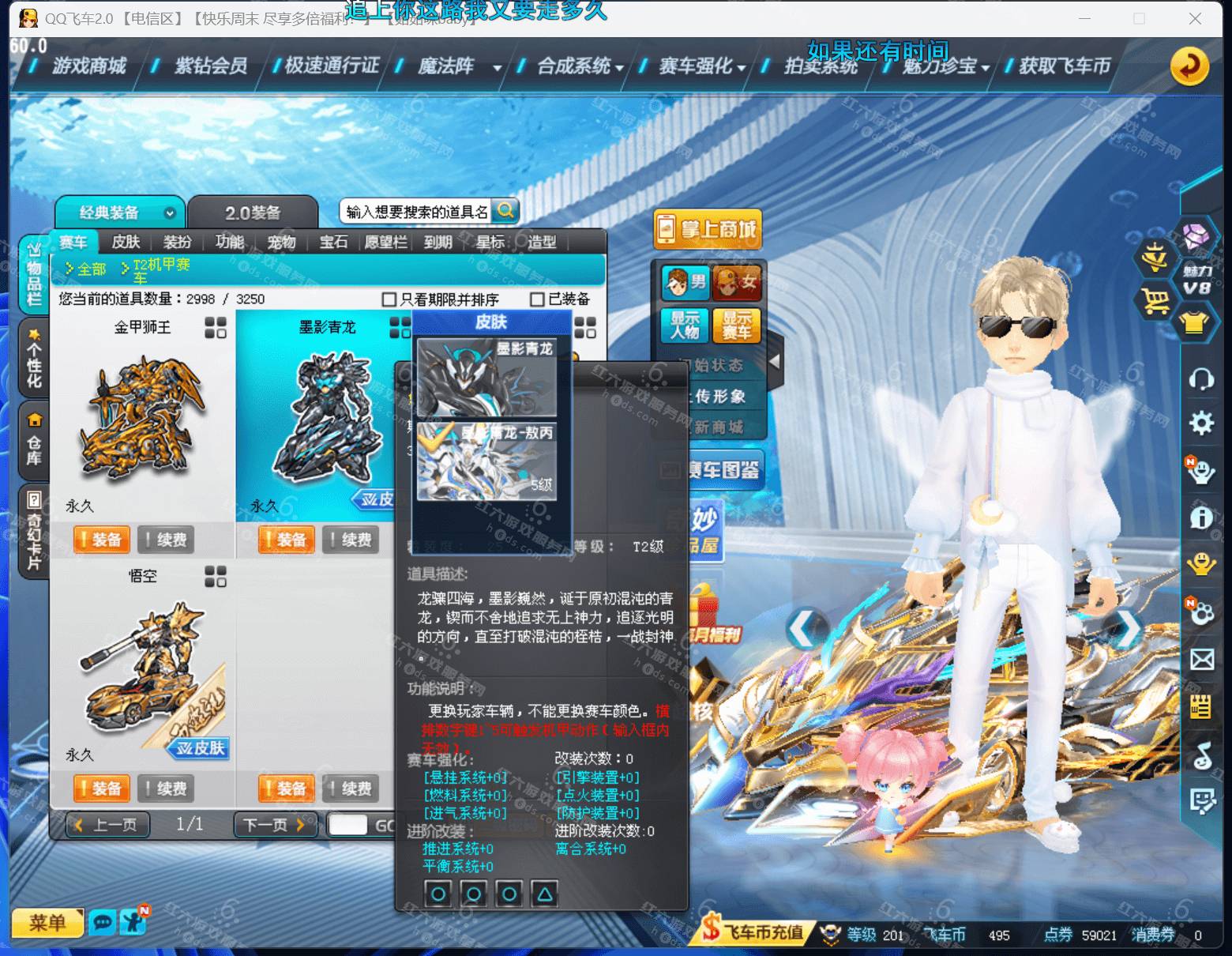This screenshot has height=956, width=1232.
Task: Open the settings gear icon on right sidebar
Action: point(1202,423)
